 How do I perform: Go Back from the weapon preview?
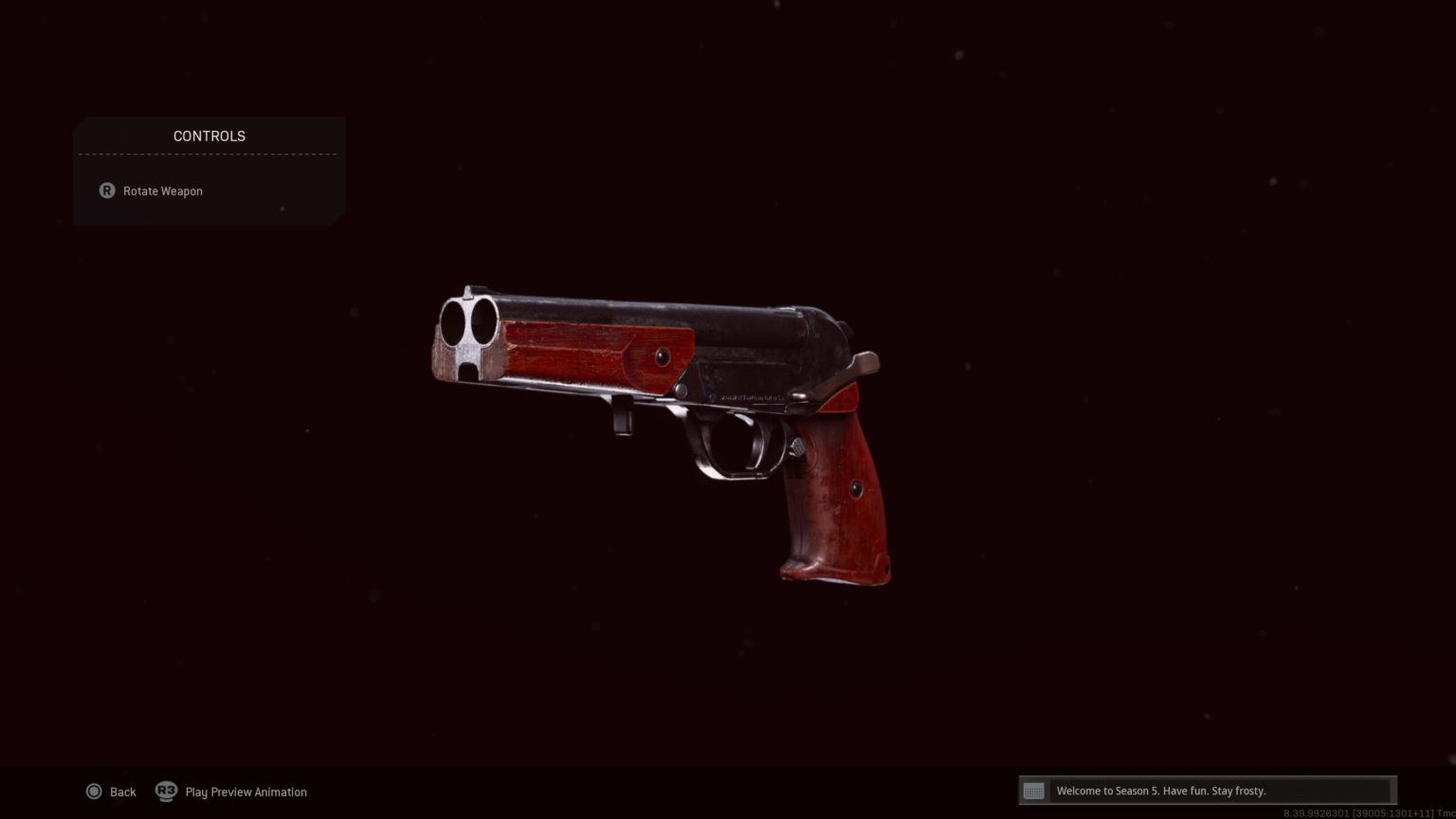point(112,792)
